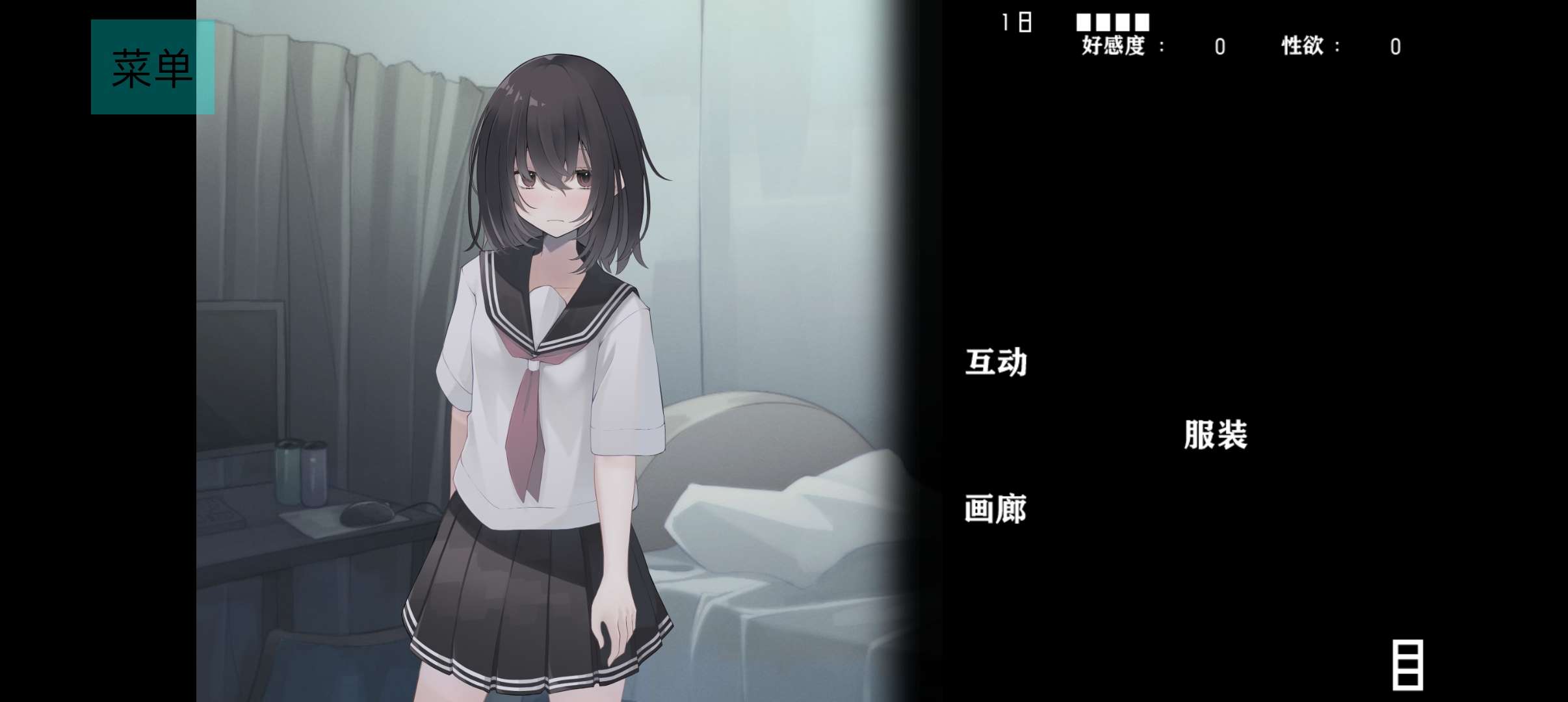Open the teal 菜单 menu button

[x=152, y=67]
